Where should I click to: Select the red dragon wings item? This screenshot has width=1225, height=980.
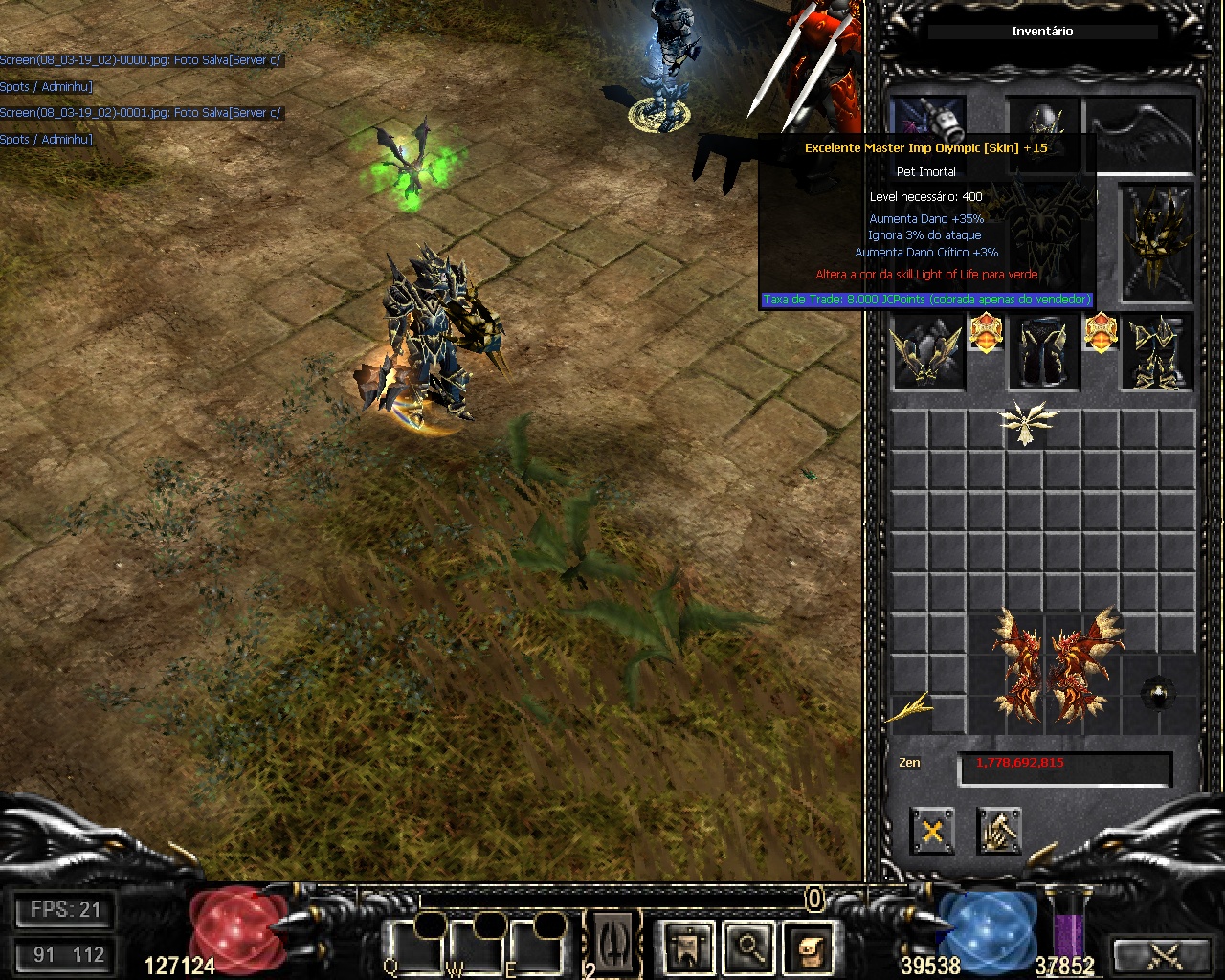click(x=1057, y=667)
